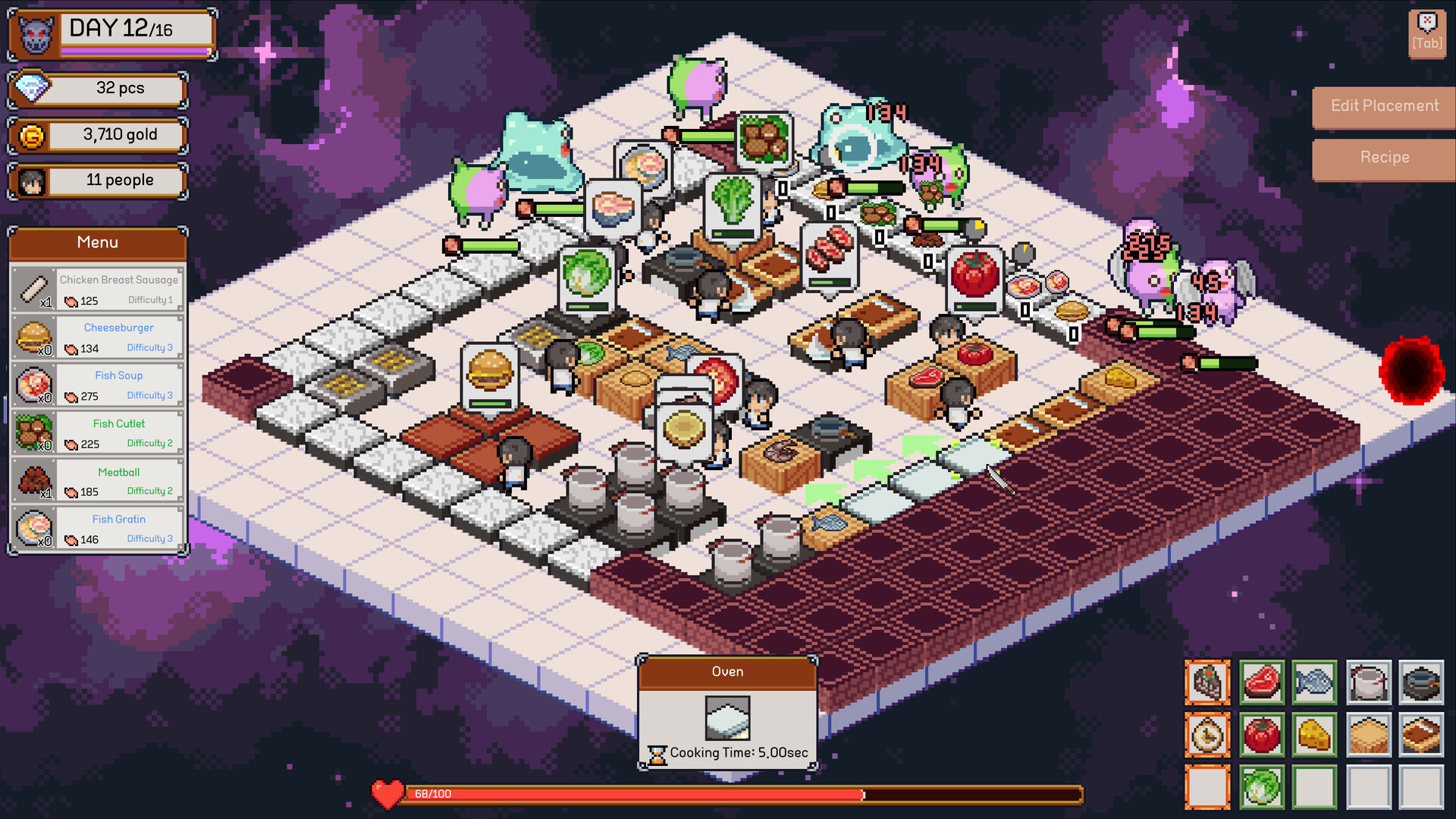Click the boss info panel with [Tab] label
The width and height of the screenshot is (1456, 819).
click(x=1426, y=32)
